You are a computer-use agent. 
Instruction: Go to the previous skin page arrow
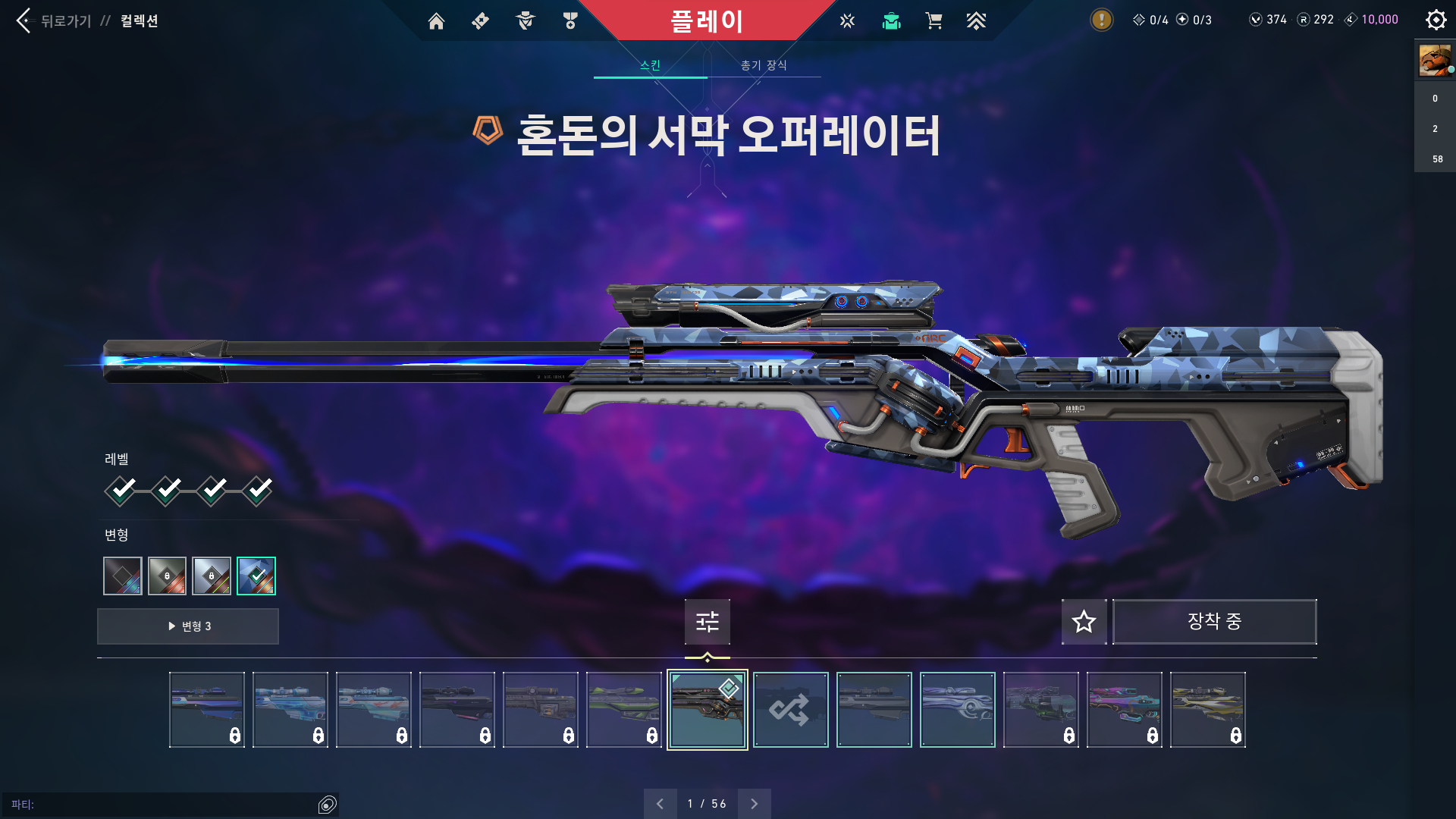pyautogui.click(x=660, y=804)
